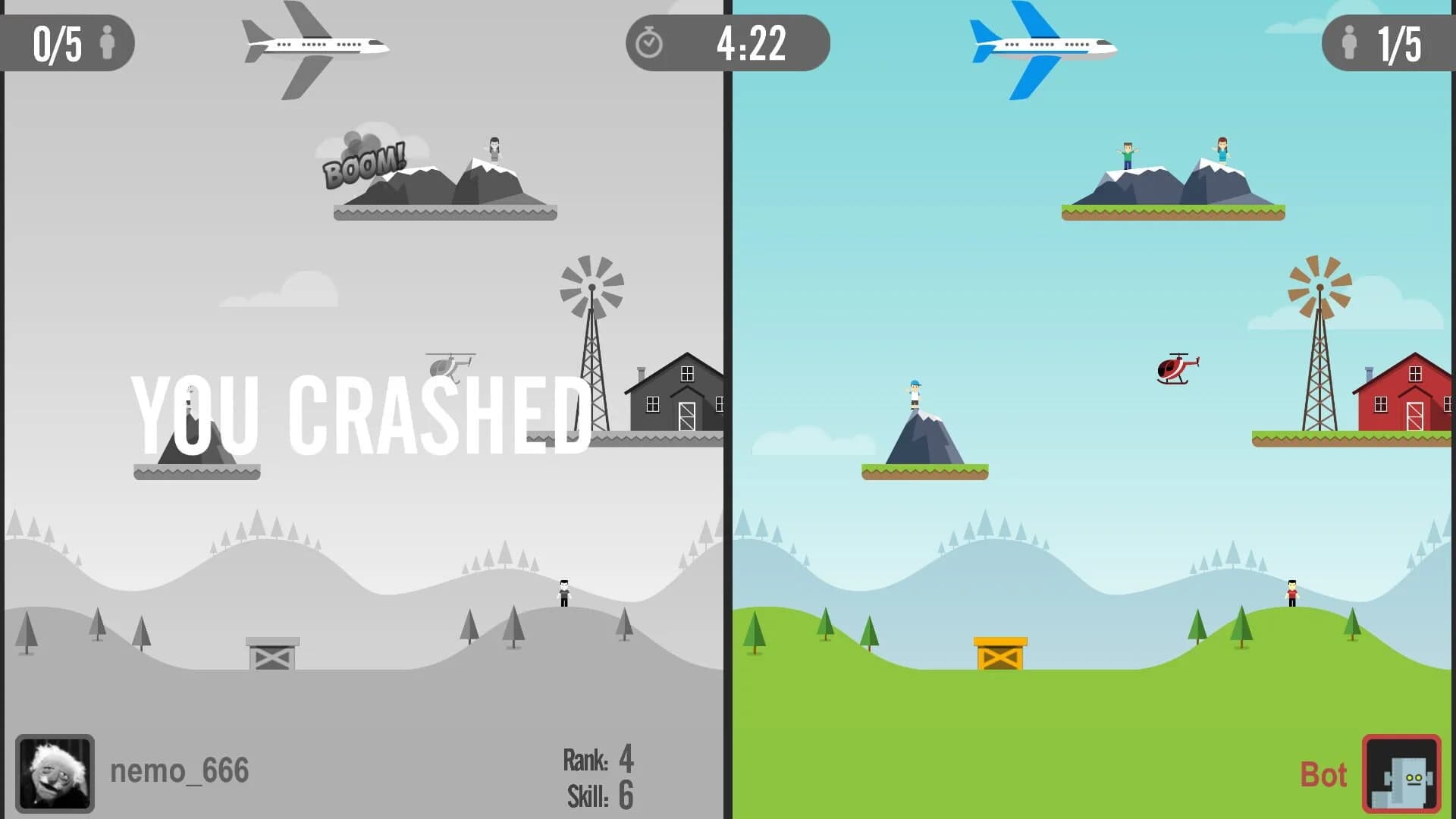Image resolution: width=1456 pixels, height=819 pixels.
Task: Click the grey helicopter near the windmill
Action: pyautogui.click(x=449, y=367)
